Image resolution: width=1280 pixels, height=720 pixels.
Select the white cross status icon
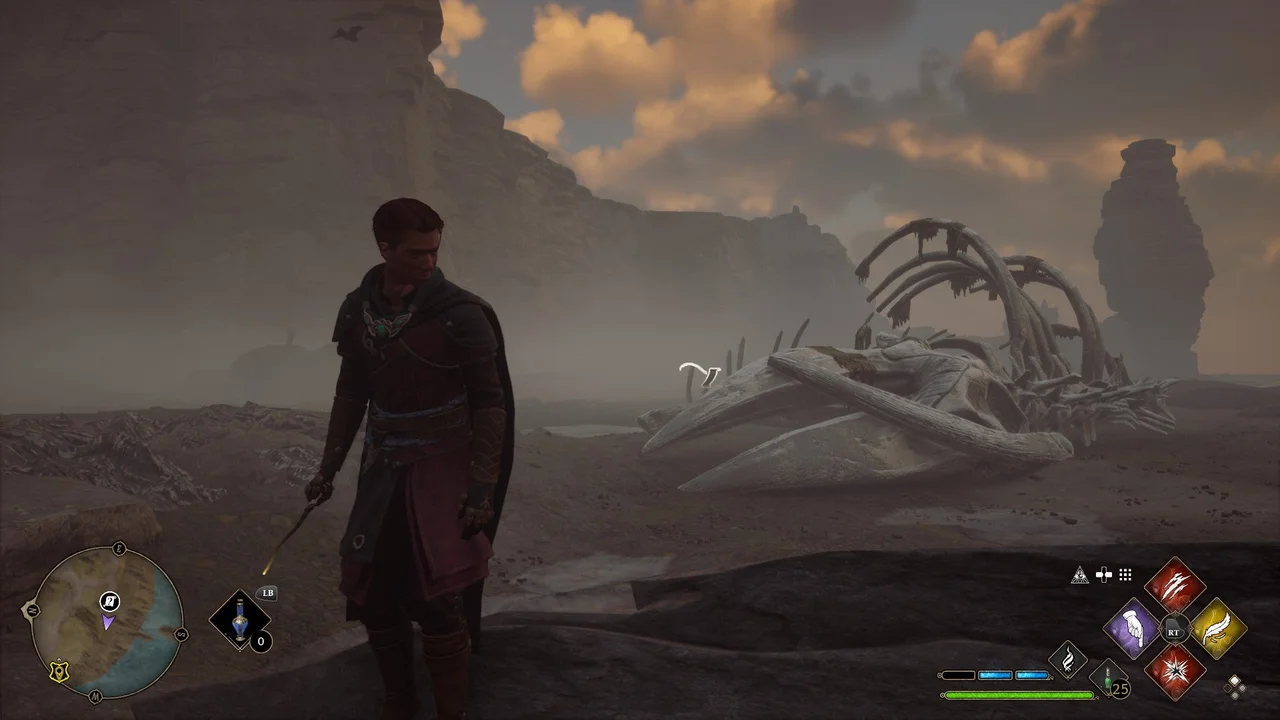(x=1103, y=574)
